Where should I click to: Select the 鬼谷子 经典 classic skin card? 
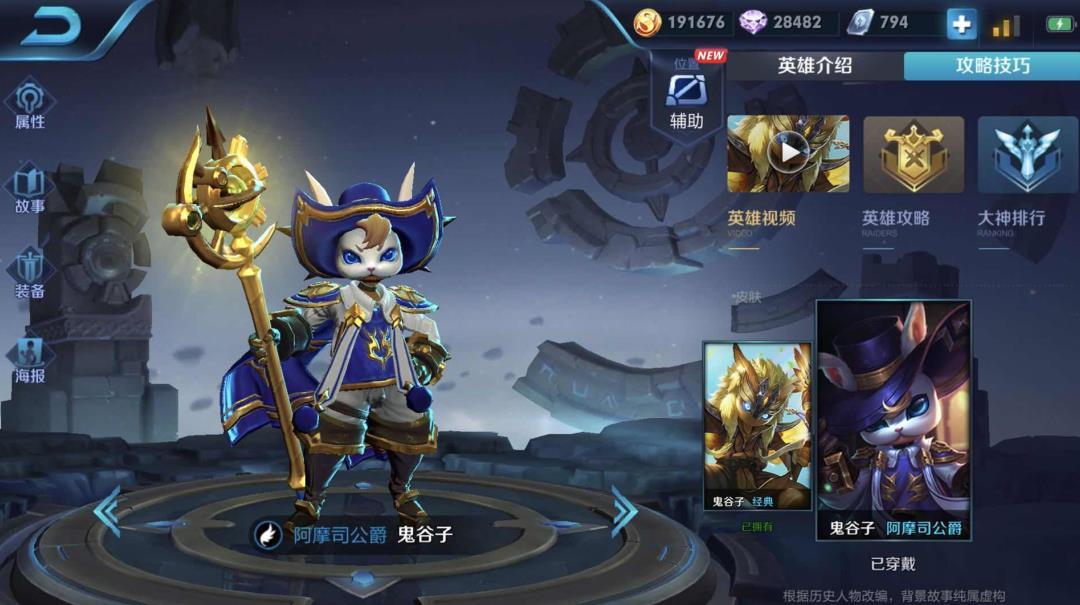[757, 426]
